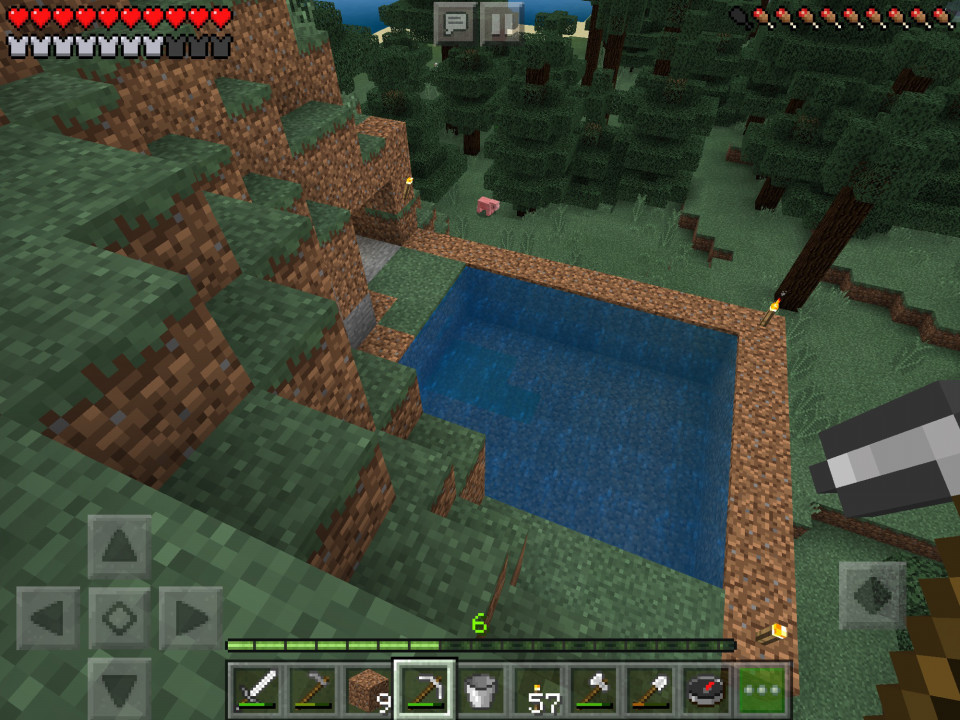
Task: Open the chat with the speech bubble button
Action: 456,22
